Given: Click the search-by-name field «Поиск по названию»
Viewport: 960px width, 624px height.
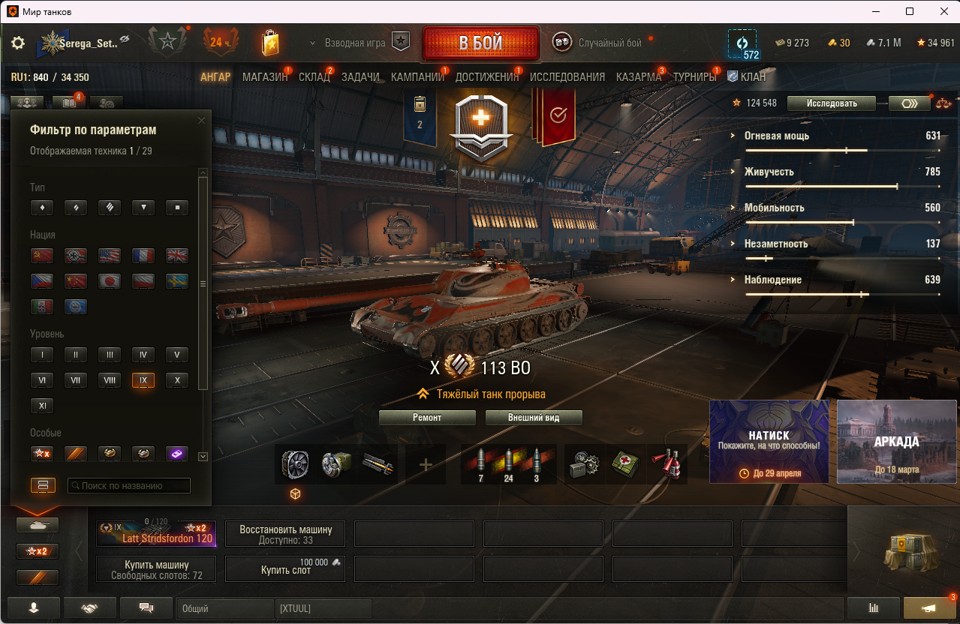Looking at the screenshot, I should point(129,486).
